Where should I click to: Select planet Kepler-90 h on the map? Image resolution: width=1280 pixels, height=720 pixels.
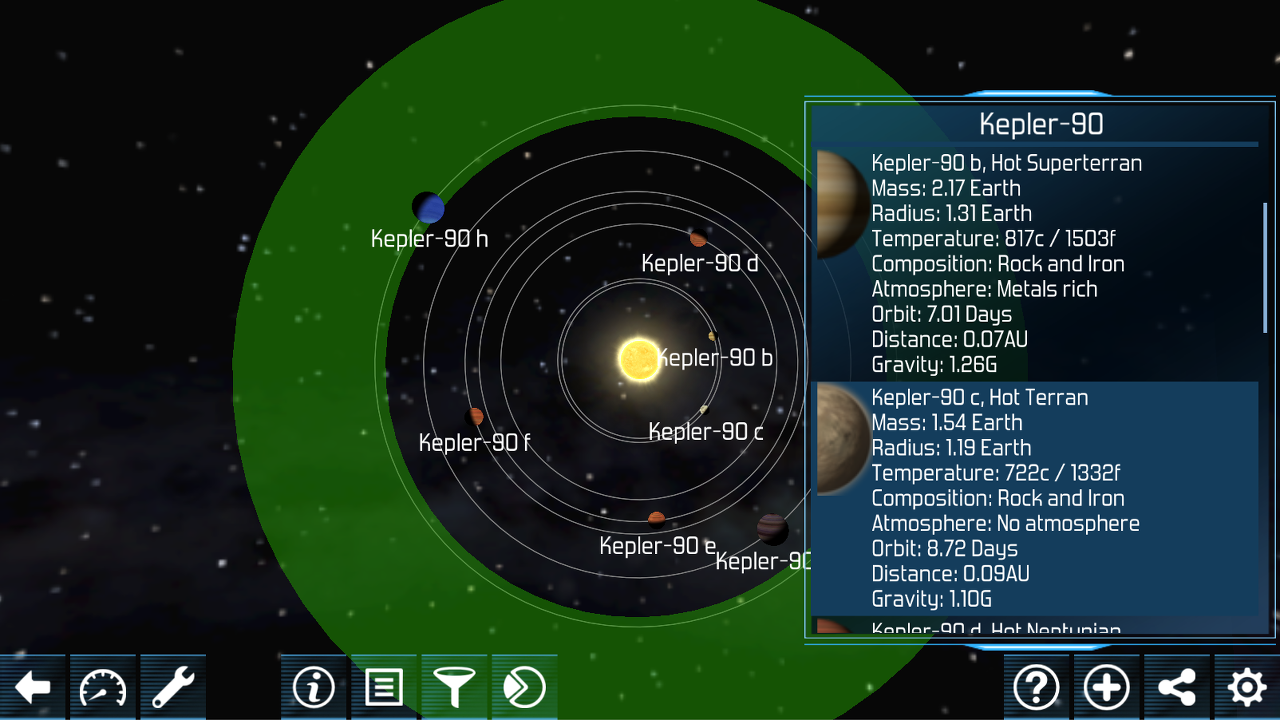click(x=428, y=207)
